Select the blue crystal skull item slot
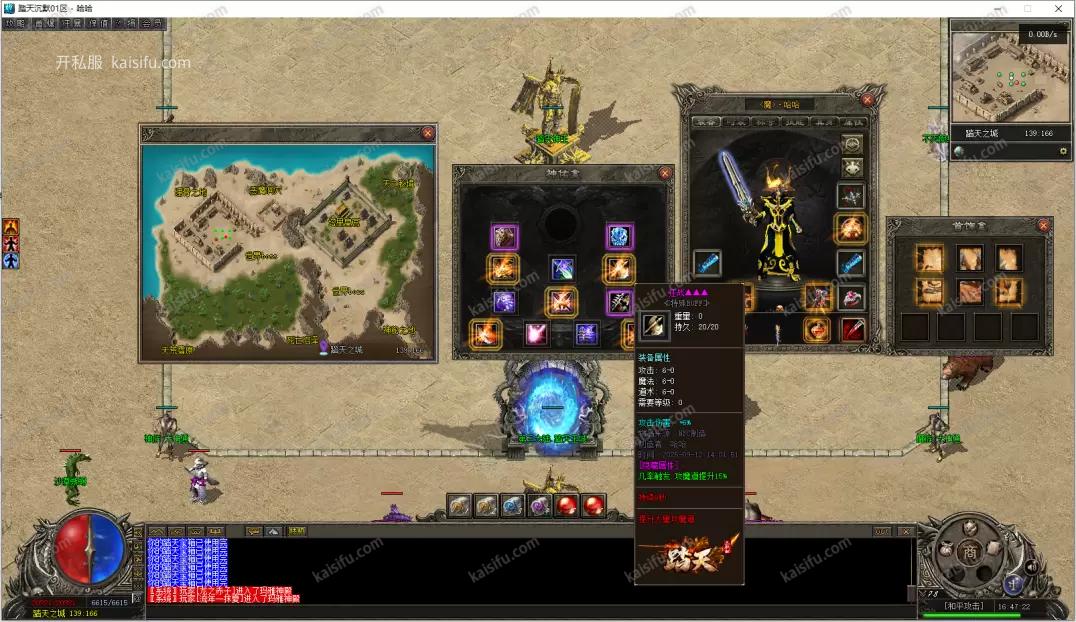This screenshot has width=1076, height=622. (619, 237)
